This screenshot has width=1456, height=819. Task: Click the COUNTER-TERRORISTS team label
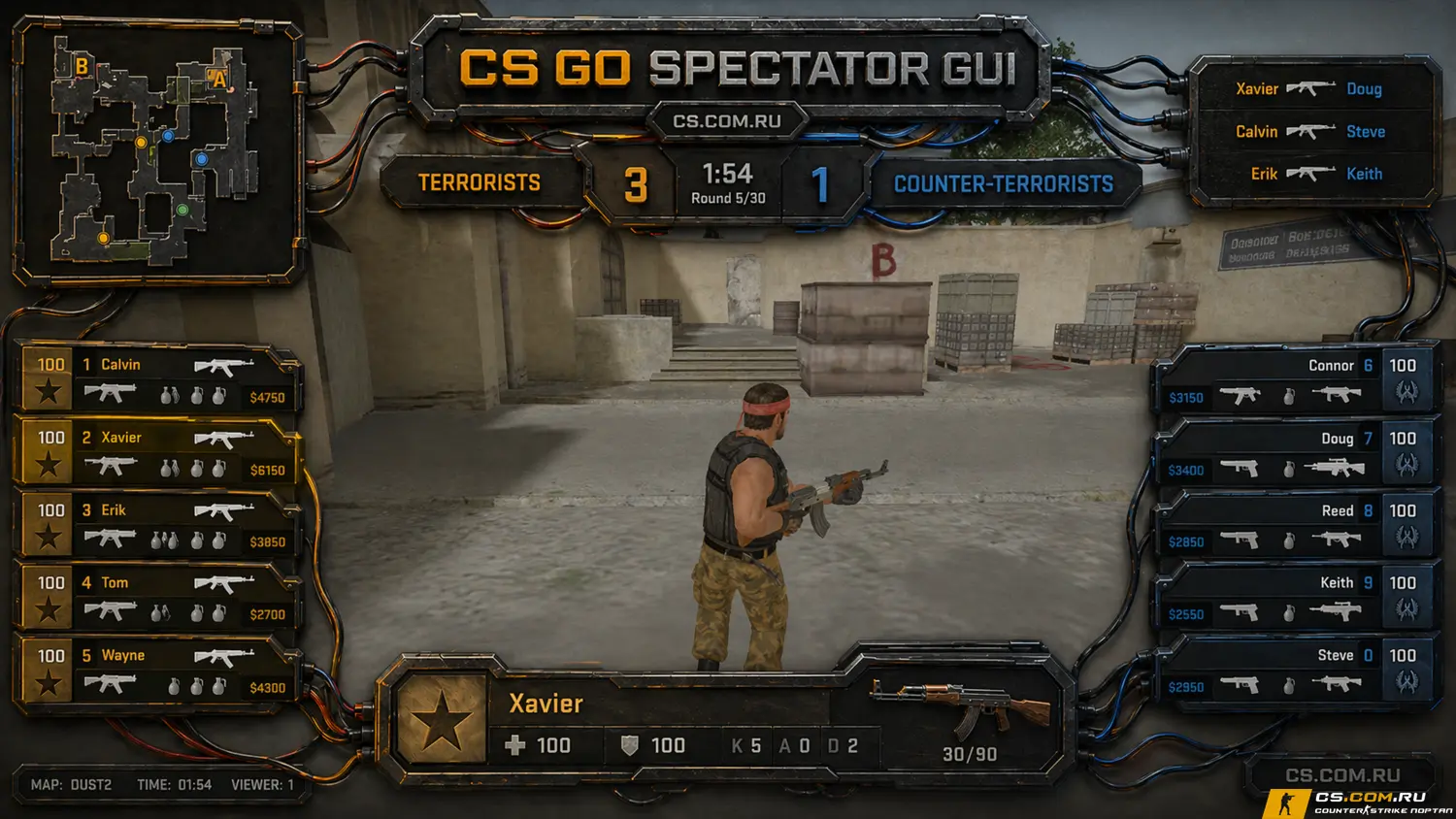point(1003,184)
